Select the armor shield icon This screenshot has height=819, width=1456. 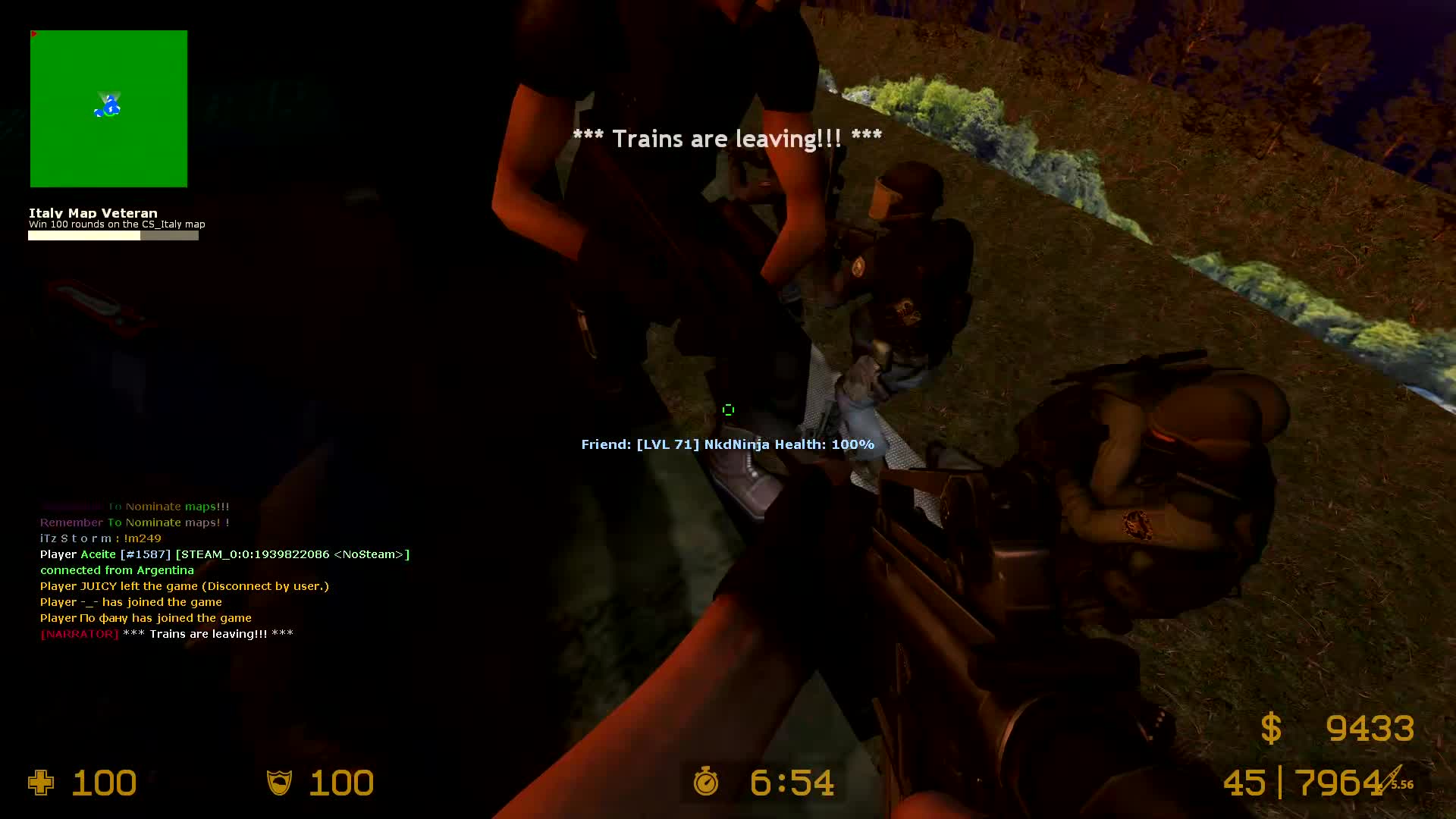(279, 783)
